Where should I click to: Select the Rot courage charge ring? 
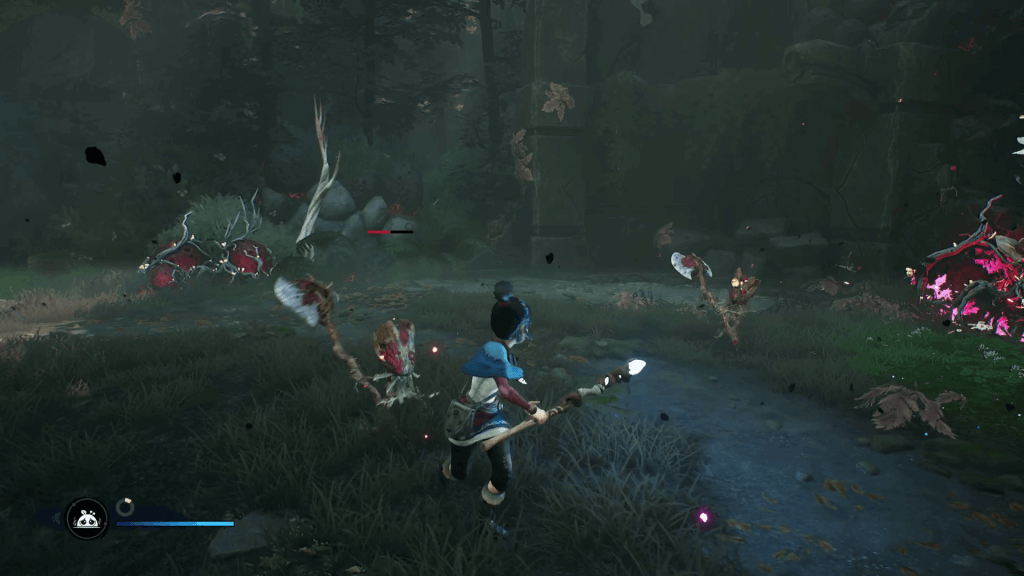pyautogui.click(x=125, y=507)
